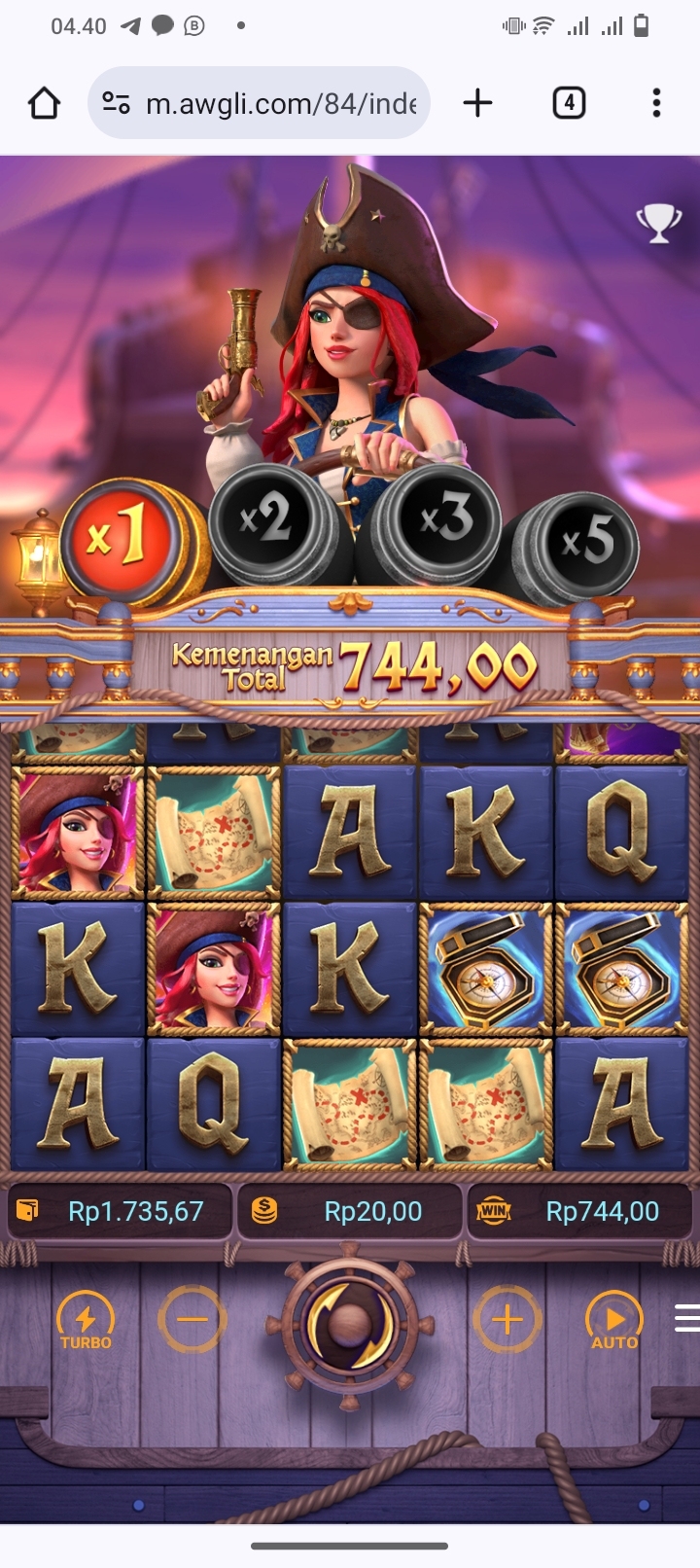
Task: Toggle Turbo spin mode
Action: pyautogui.click(x=86, y=1321)
